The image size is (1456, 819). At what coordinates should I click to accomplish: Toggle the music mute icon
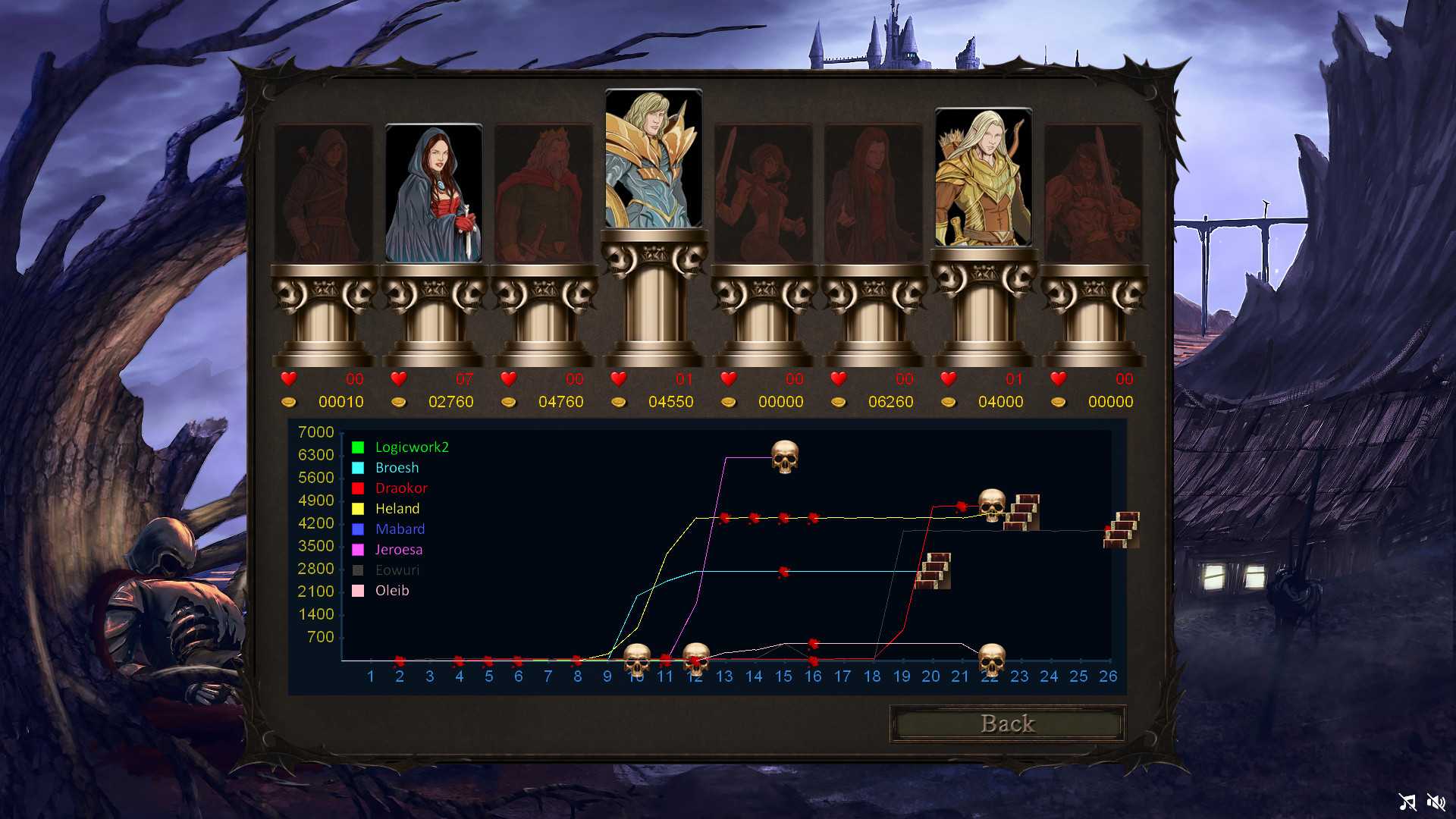[1407, 802]
